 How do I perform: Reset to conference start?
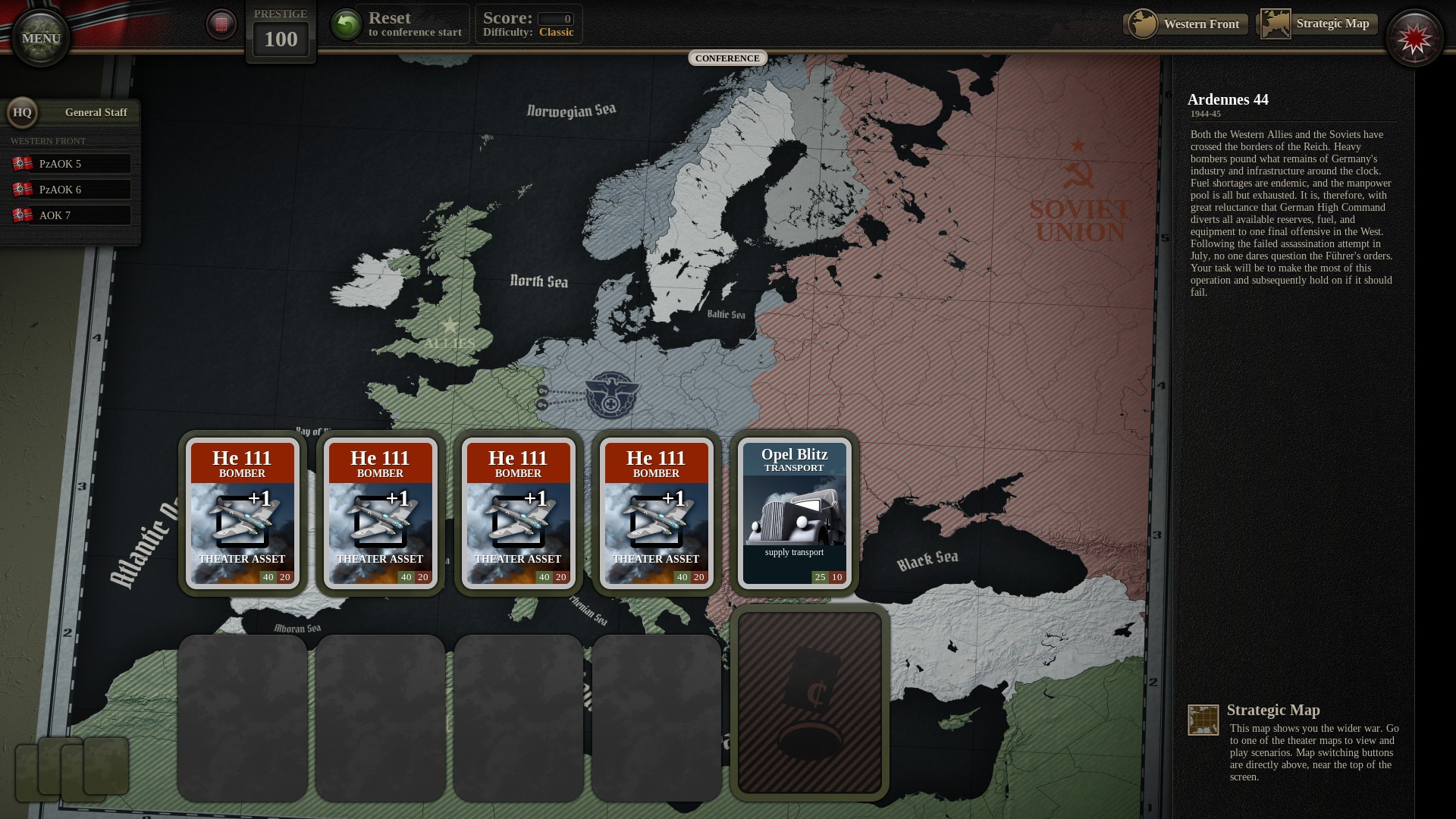[401, 24]
